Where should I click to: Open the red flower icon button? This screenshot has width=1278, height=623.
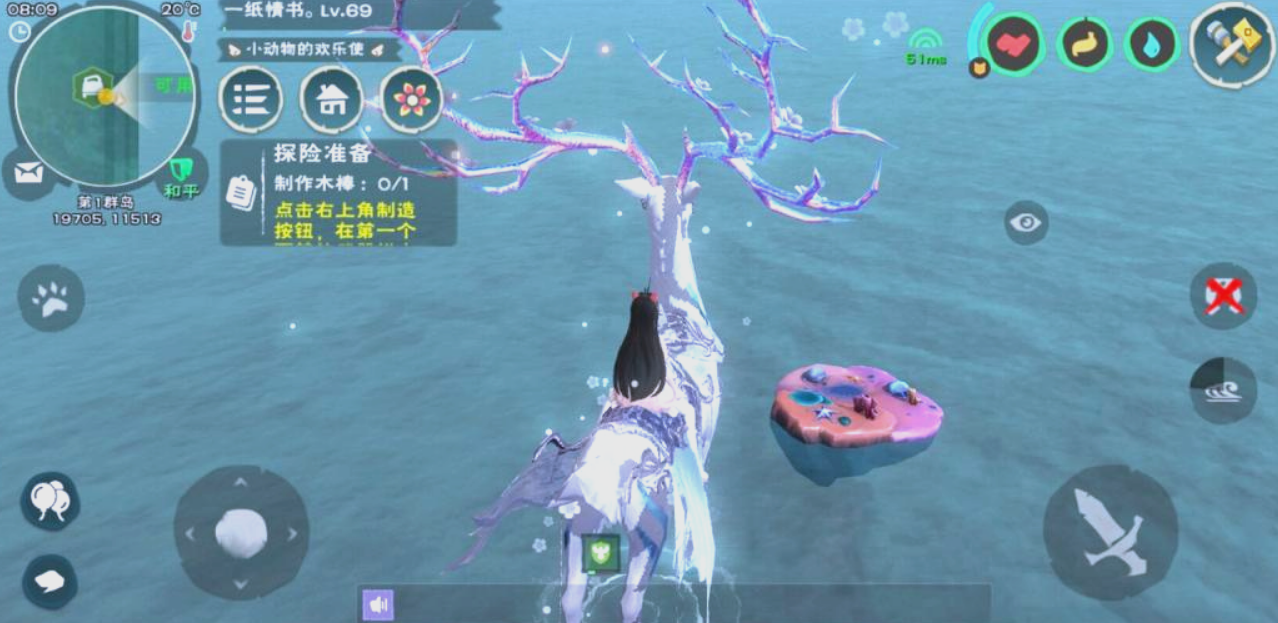(x=412, y=99)
